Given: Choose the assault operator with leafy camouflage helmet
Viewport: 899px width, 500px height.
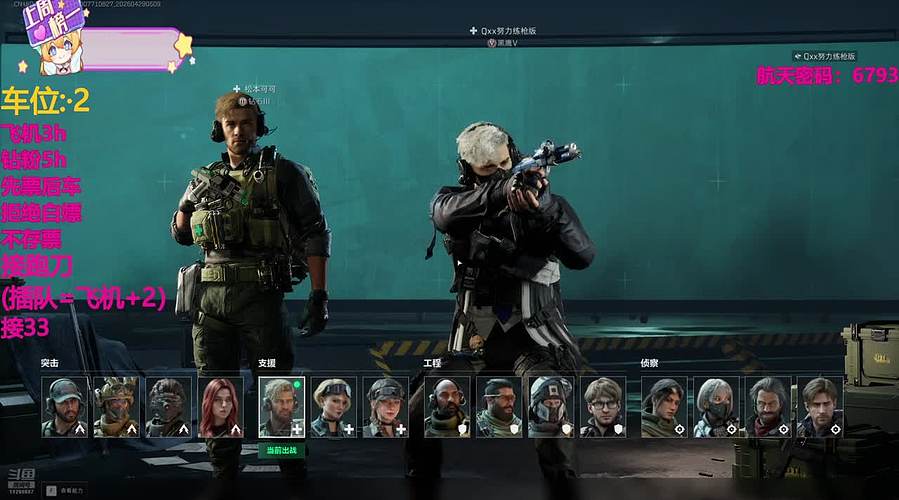Looking at the screenshot, I should tap(116, 407).
